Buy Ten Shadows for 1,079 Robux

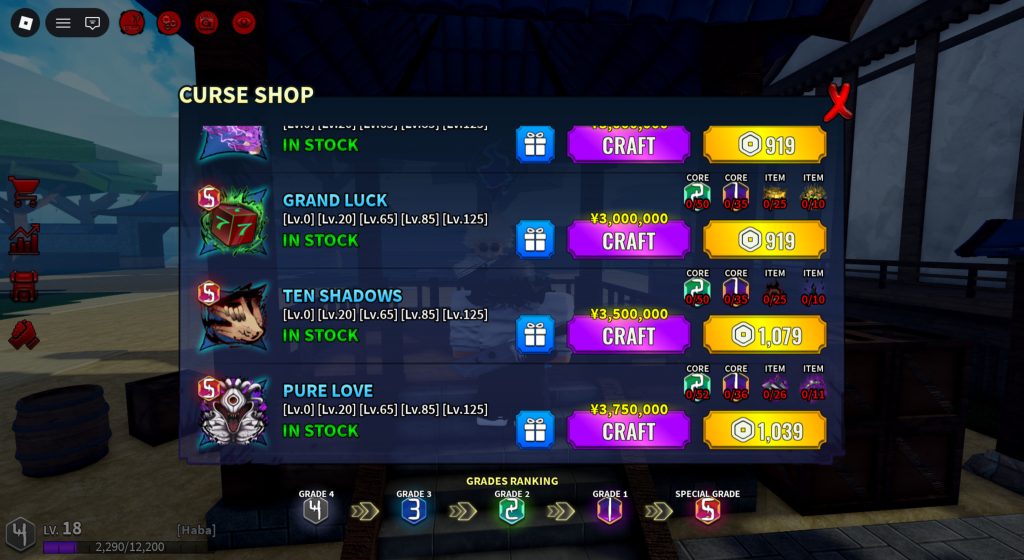click(x=765, y=336)
